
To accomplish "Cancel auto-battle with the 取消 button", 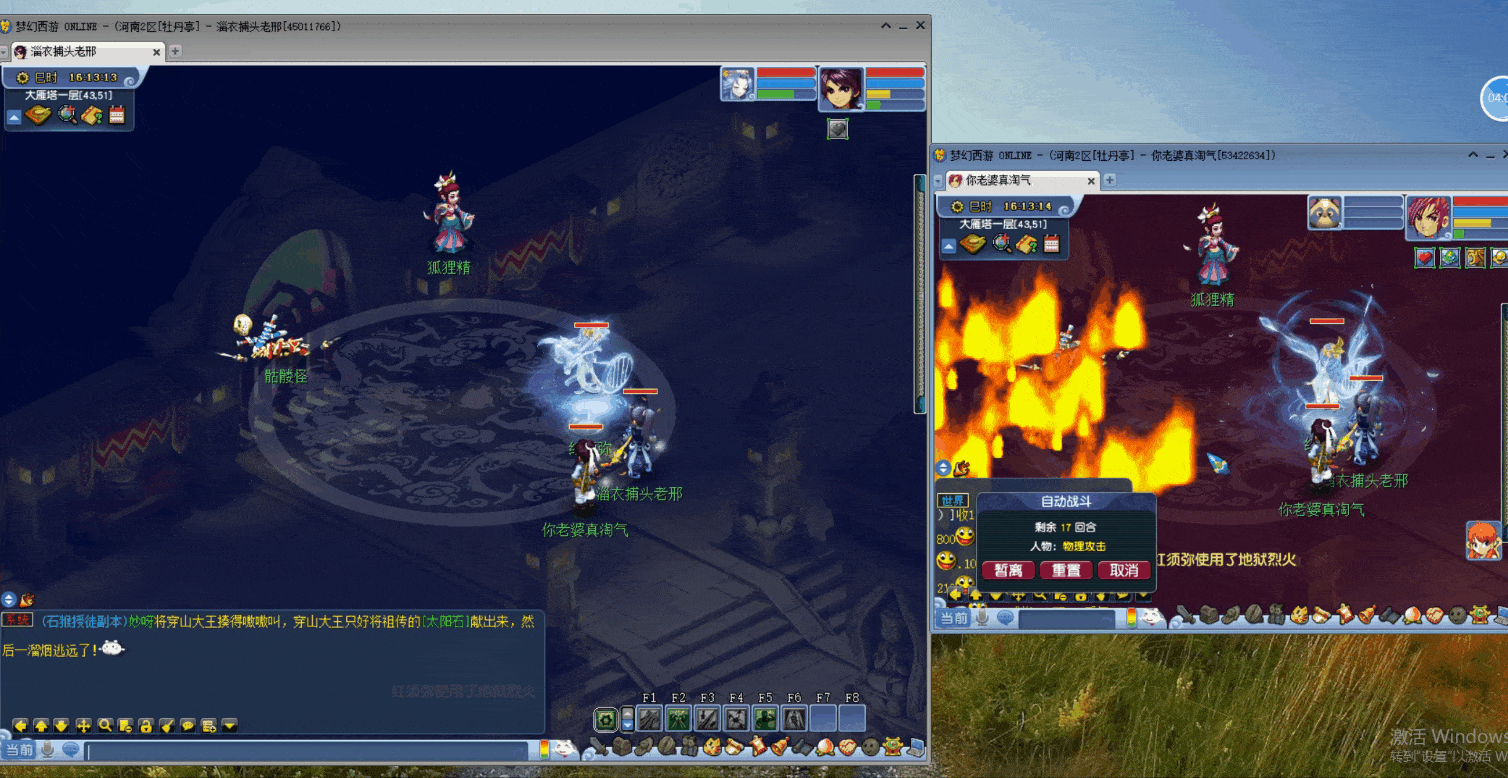I will pos(1124,570).
